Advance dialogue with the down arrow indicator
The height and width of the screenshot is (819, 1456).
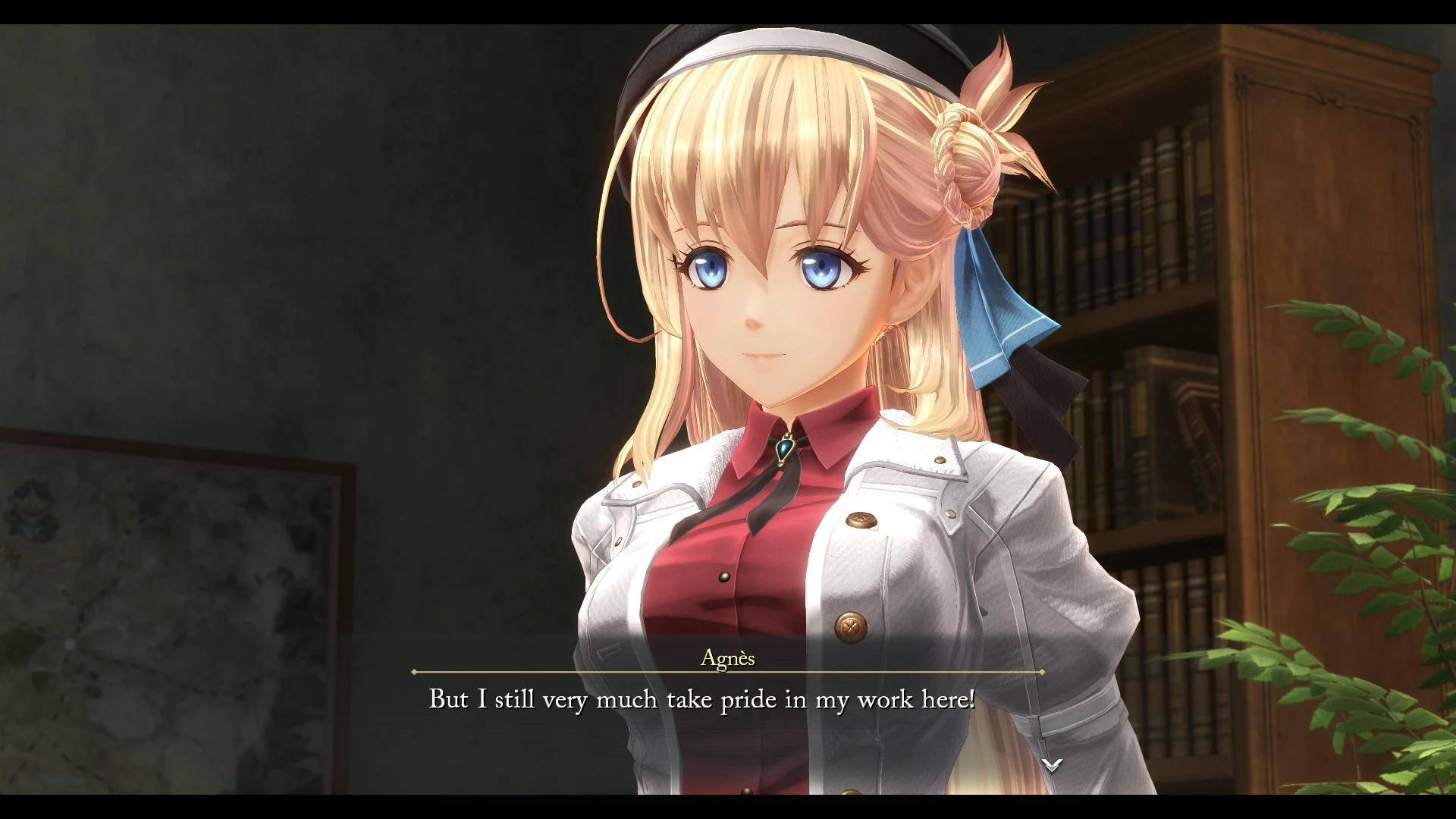pos(1051,764)
